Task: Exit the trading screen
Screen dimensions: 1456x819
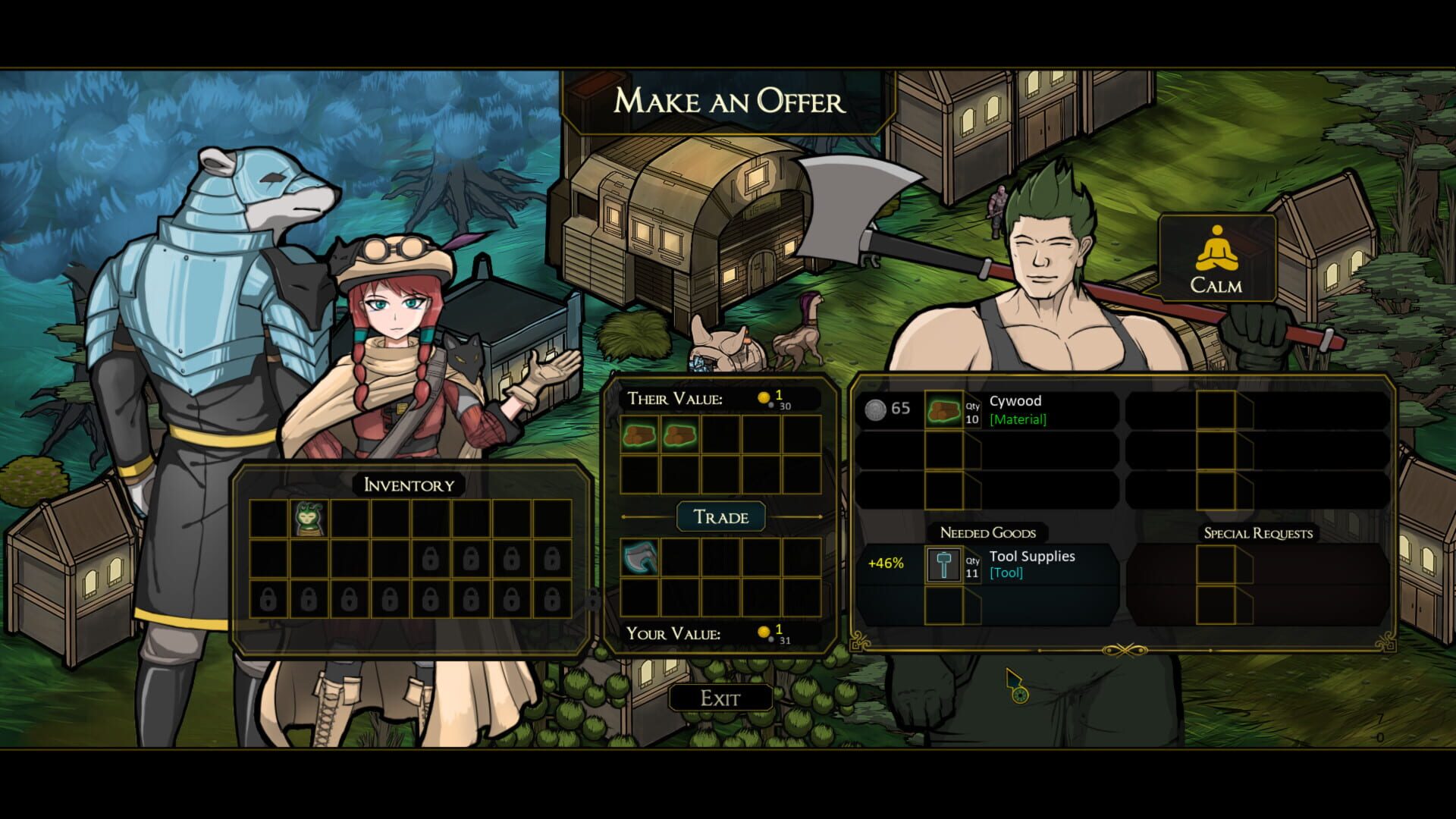Action: pos(720,698)
